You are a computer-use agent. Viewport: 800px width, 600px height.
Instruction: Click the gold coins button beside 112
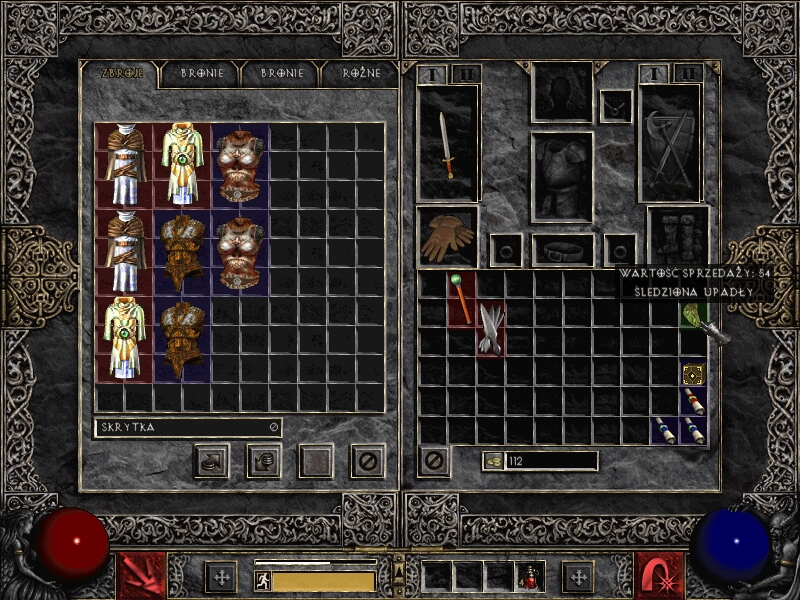[x=494, y=461]
